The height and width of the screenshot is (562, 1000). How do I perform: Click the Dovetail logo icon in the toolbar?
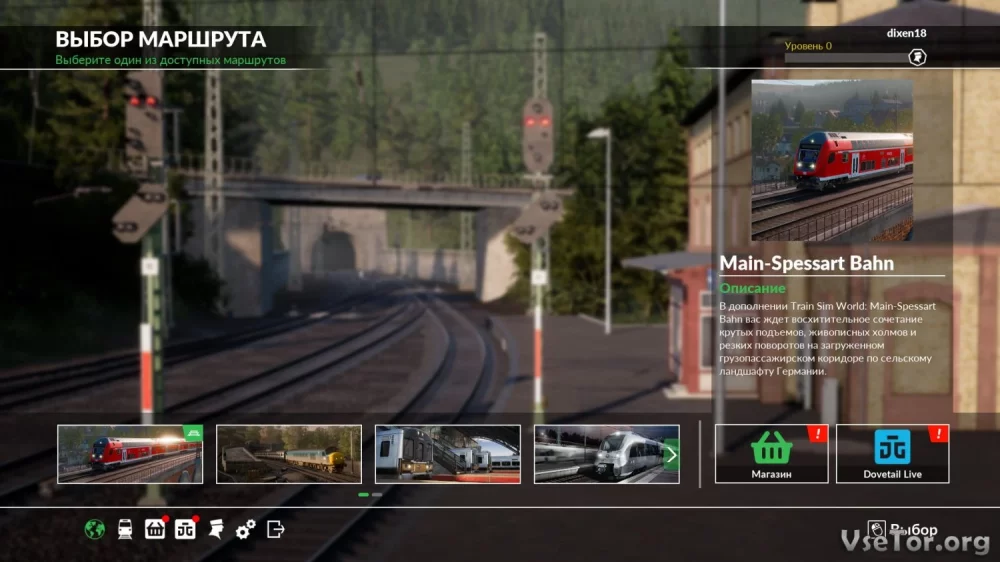point(184,529)
